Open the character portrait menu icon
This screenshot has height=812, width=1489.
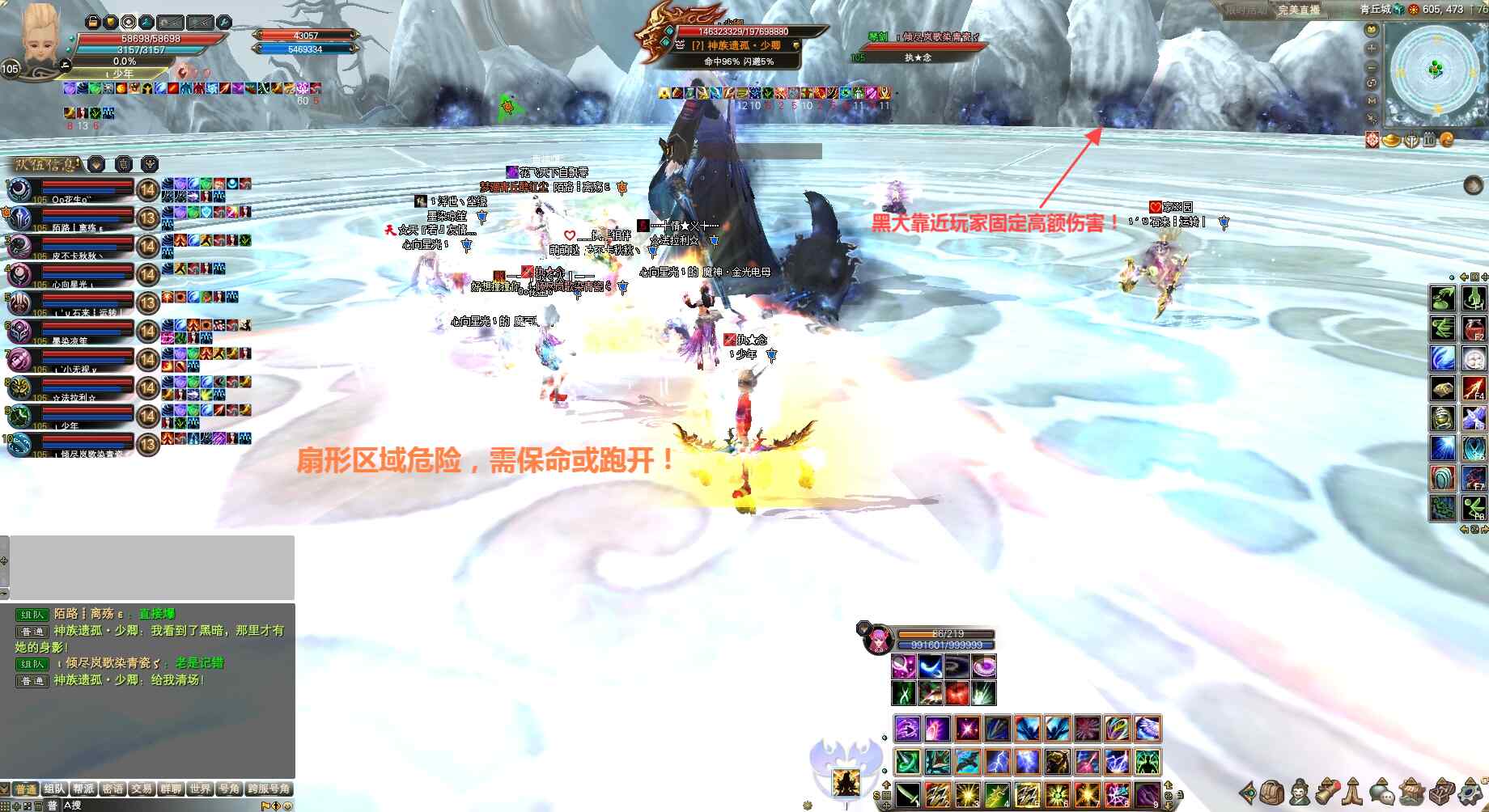click(x=1300, y=792)
